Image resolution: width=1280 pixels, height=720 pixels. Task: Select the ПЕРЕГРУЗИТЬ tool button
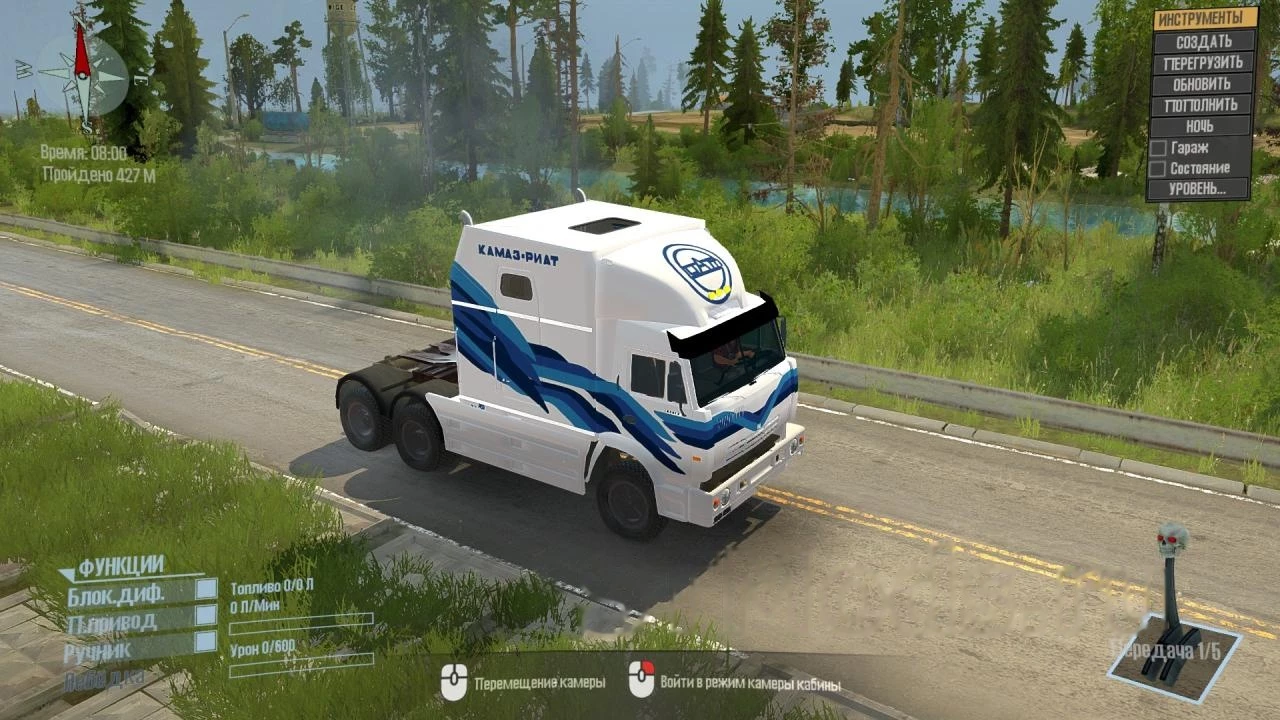1204,62
